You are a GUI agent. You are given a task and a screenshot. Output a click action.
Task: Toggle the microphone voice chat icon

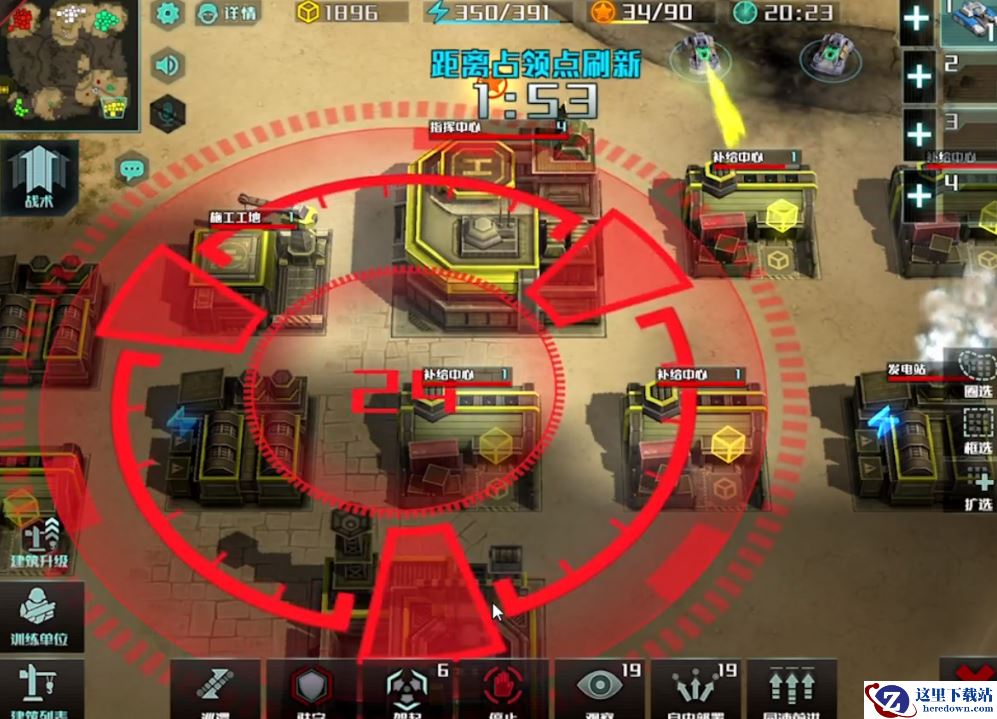[168, 110]
